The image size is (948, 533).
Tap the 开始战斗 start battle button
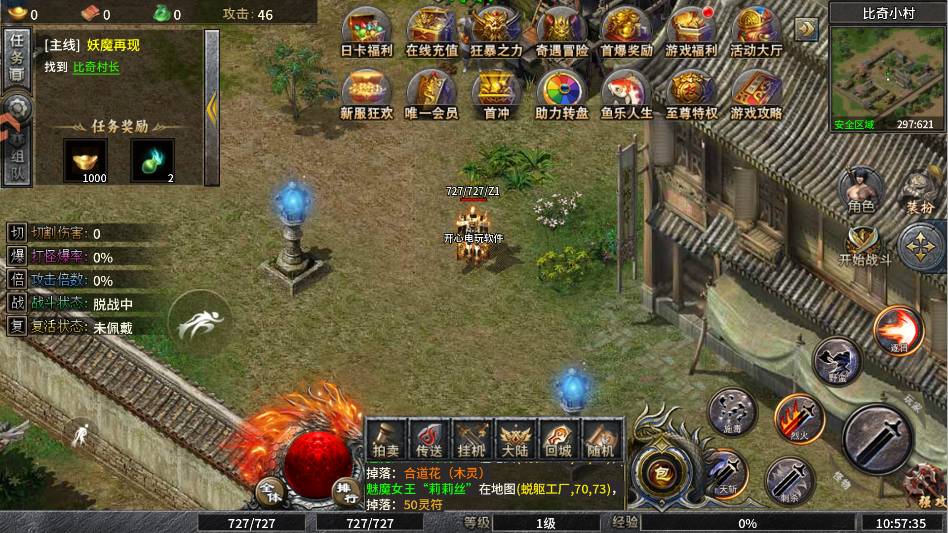point(864,246)
